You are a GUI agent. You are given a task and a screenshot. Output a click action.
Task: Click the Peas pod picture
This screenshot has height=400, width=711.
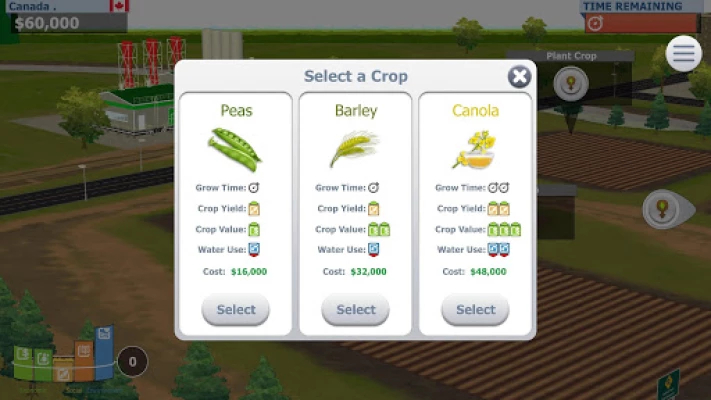tap(236, 148)
